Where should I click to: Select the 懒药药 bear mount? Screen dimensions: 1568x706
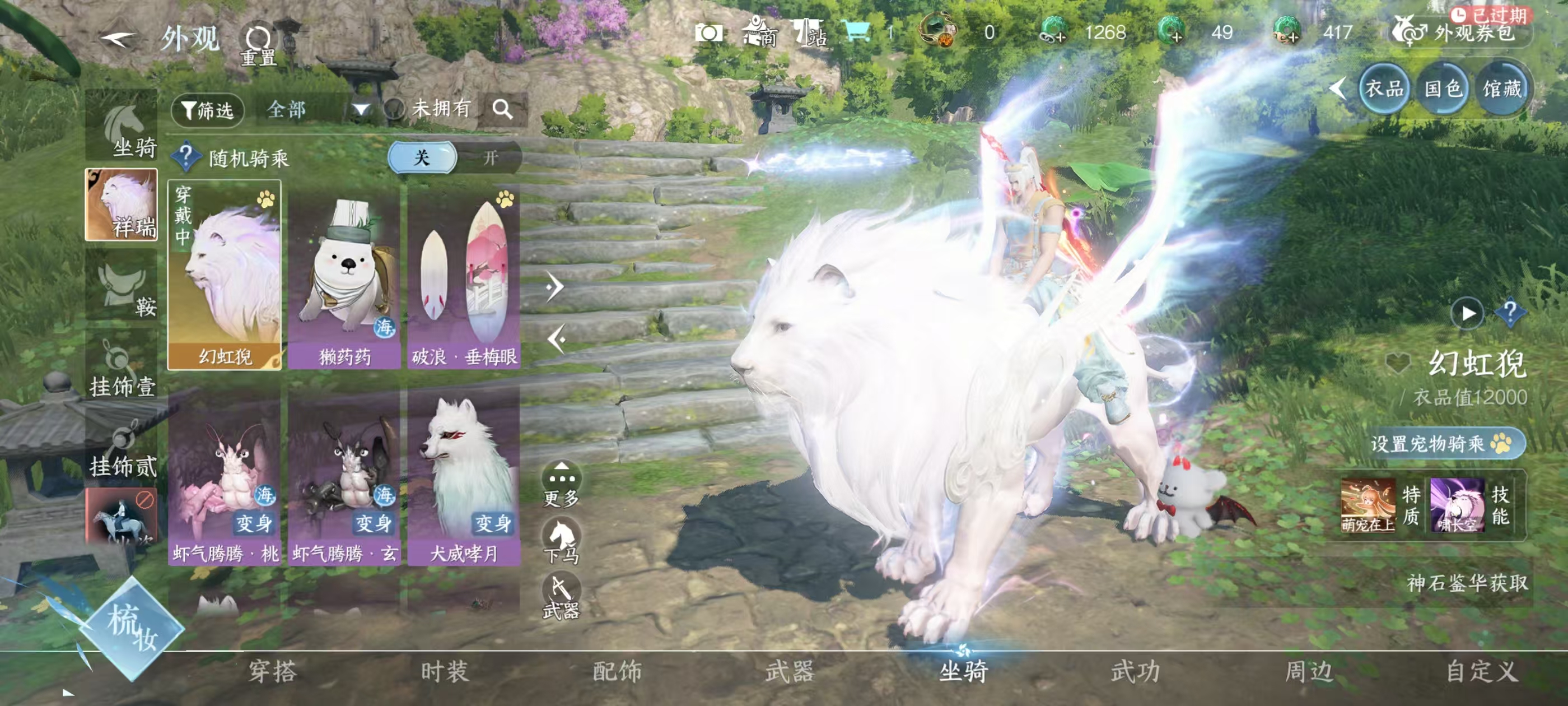tap(344, 275)
